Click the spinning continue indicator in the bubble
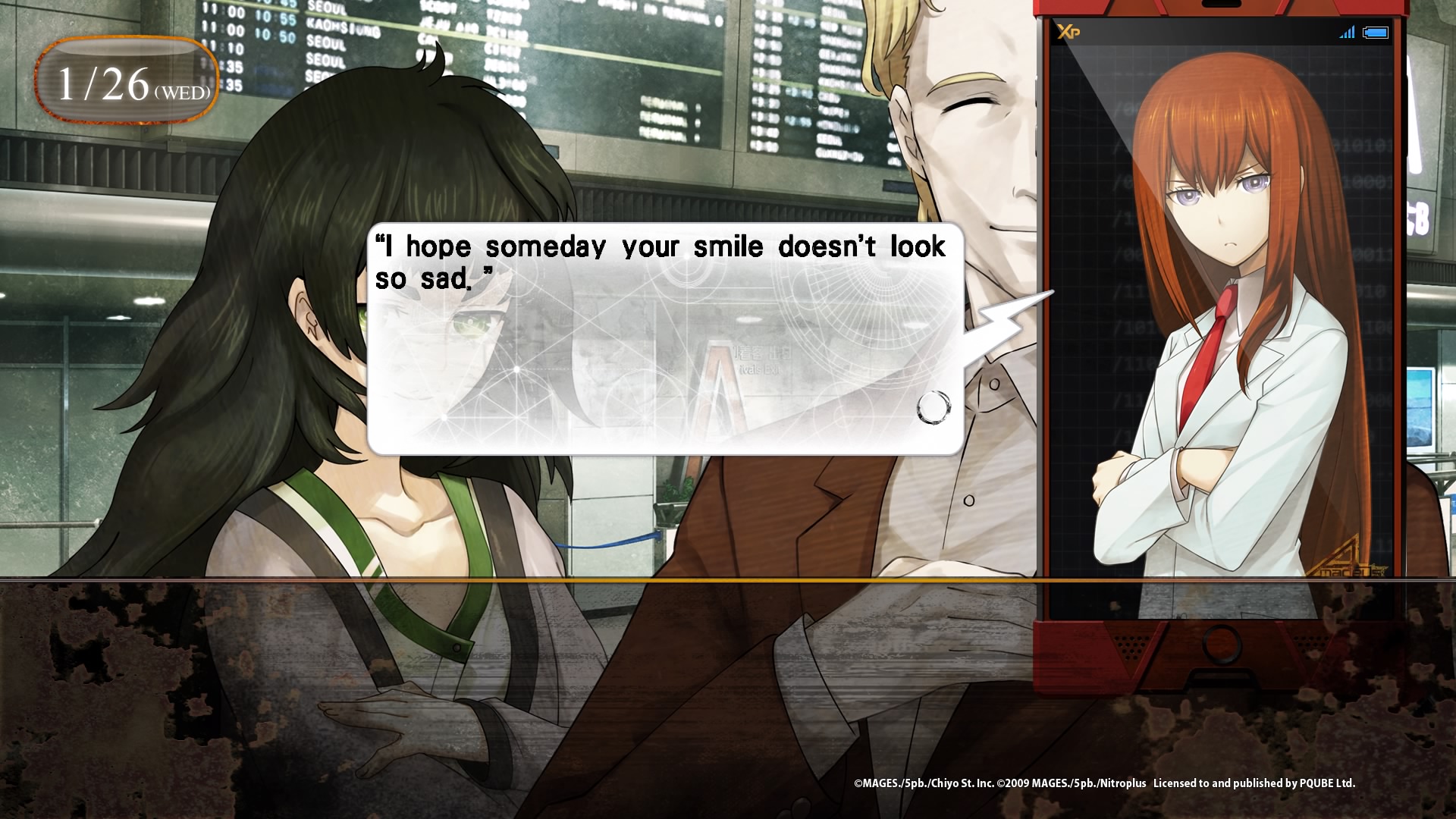The height and width of the screenshot is (819, 1456). coord(933,407)
